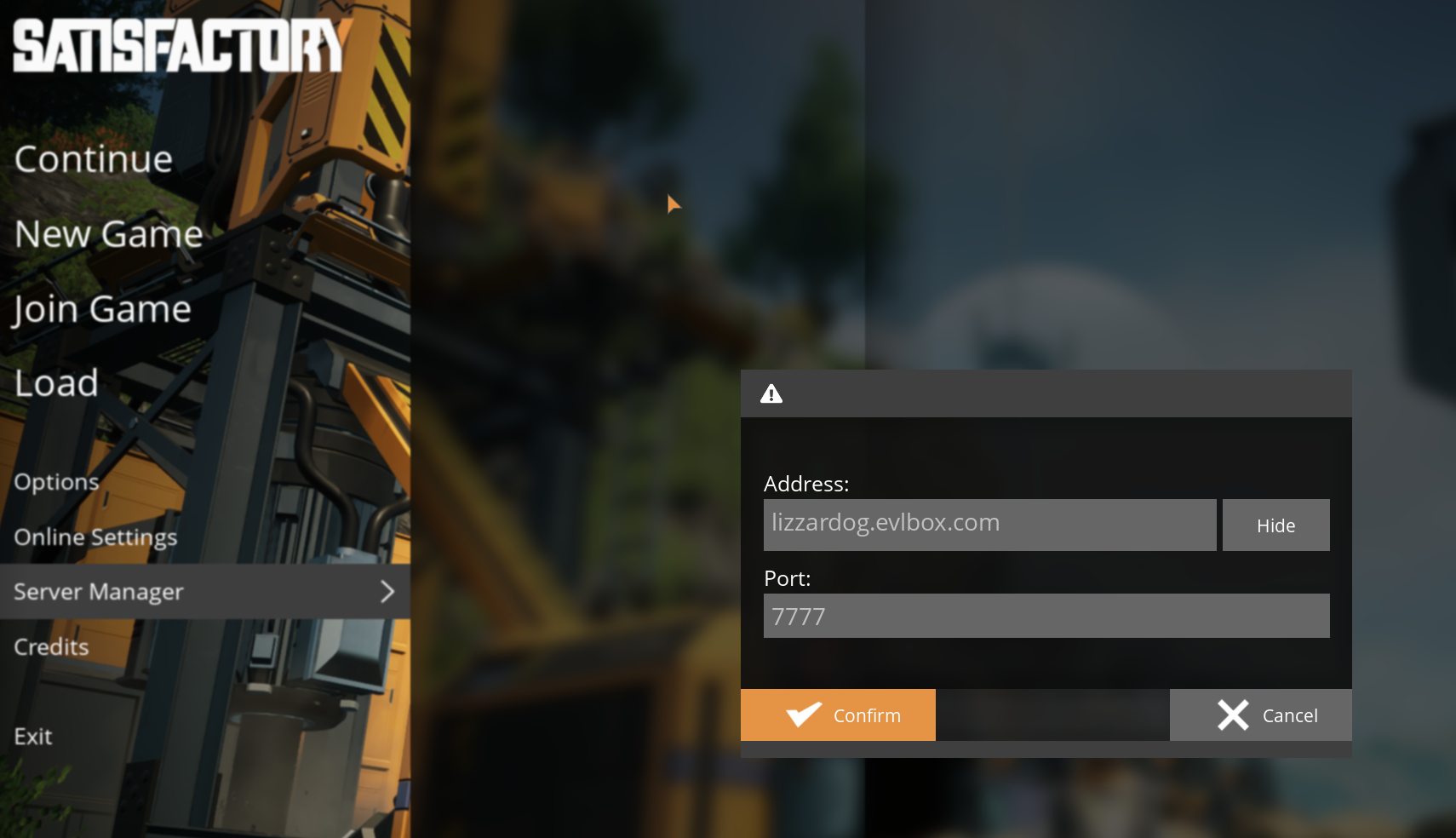The width and height of the screenshot is (1456, 838).
Task: Click the Address input field
Action: point(989,525)
